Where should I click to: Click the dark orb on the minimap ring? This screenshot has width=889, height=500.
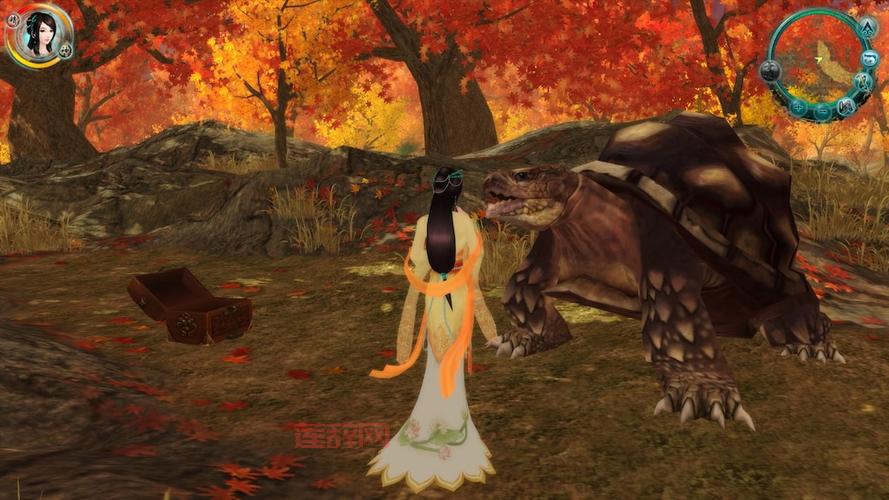(770, 71)
